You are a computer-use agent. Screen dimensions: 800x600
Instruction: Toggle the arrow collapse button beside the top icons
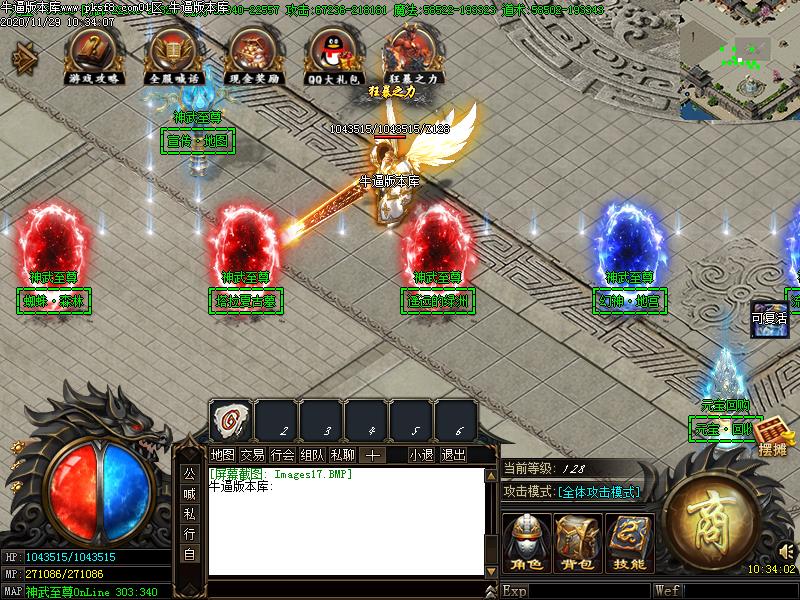[x=22, y=58]
